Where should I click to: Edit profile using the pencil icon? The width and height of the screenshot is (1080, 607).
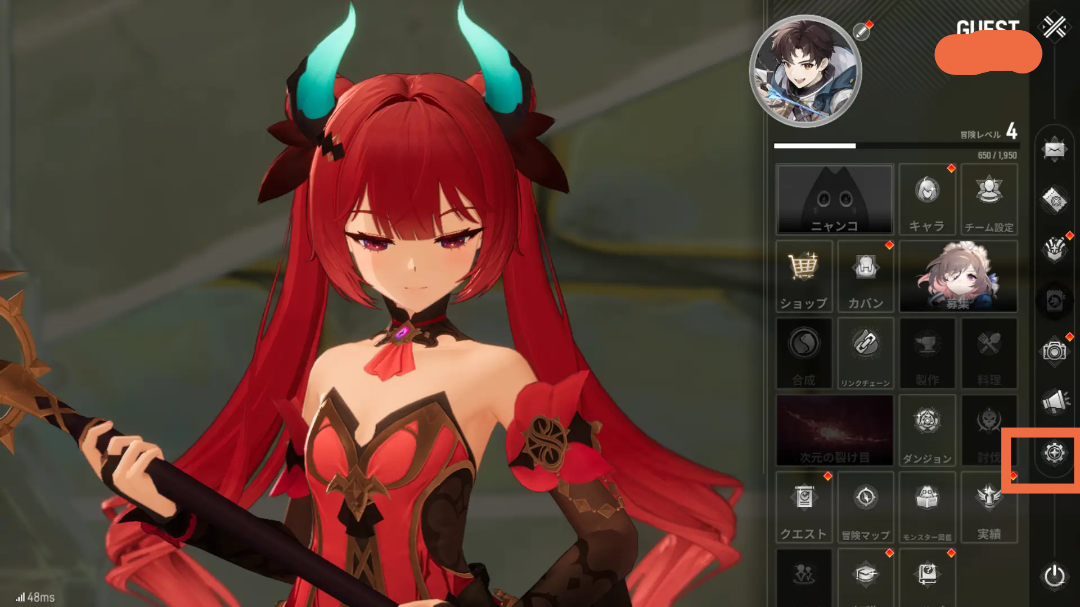[862, 31]
